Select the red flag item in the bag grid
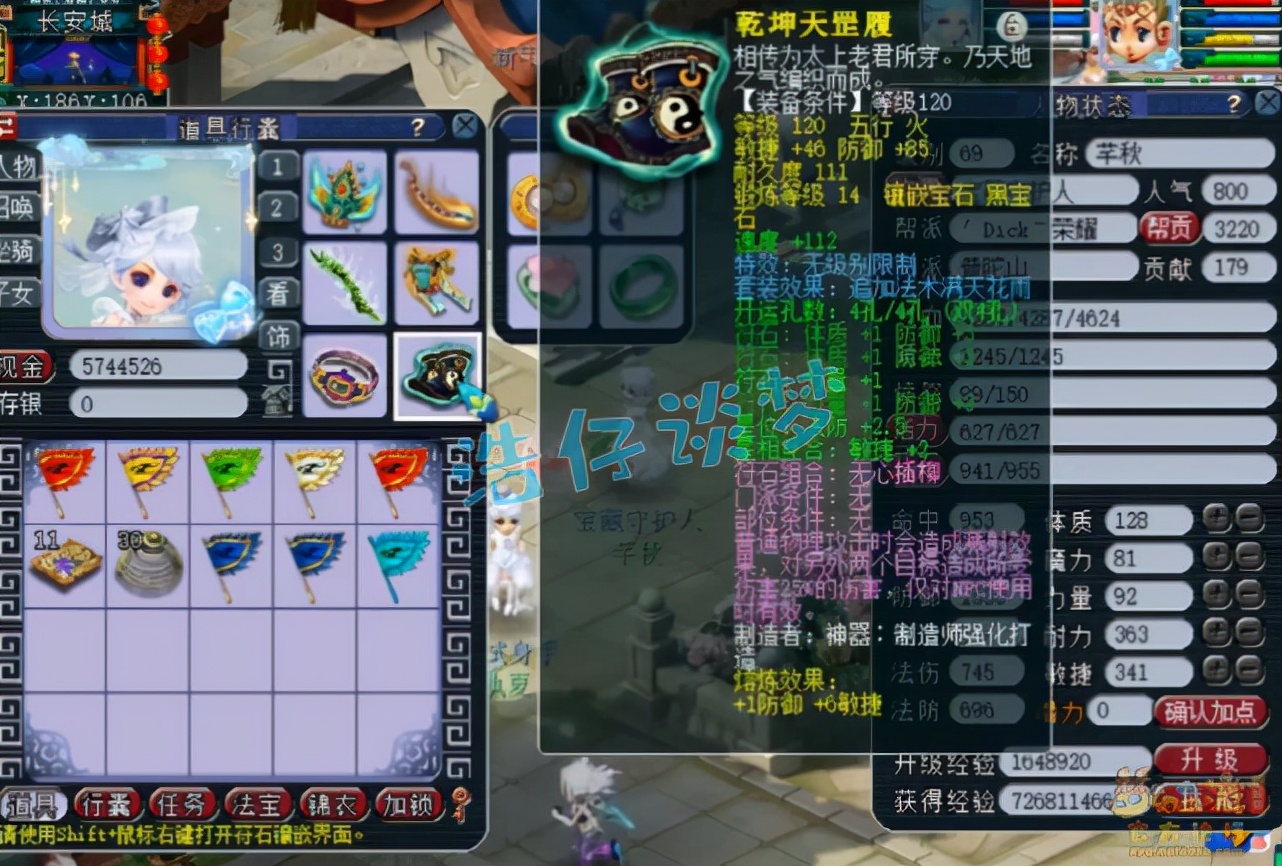Image resolution: width=1282 pixels, height=866 pixels. pos(65,478)
